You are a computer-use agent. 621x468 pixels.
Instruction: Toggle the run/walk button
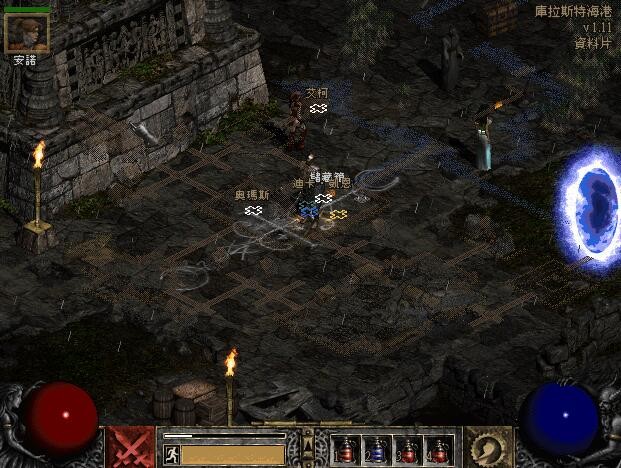(171, 454)
